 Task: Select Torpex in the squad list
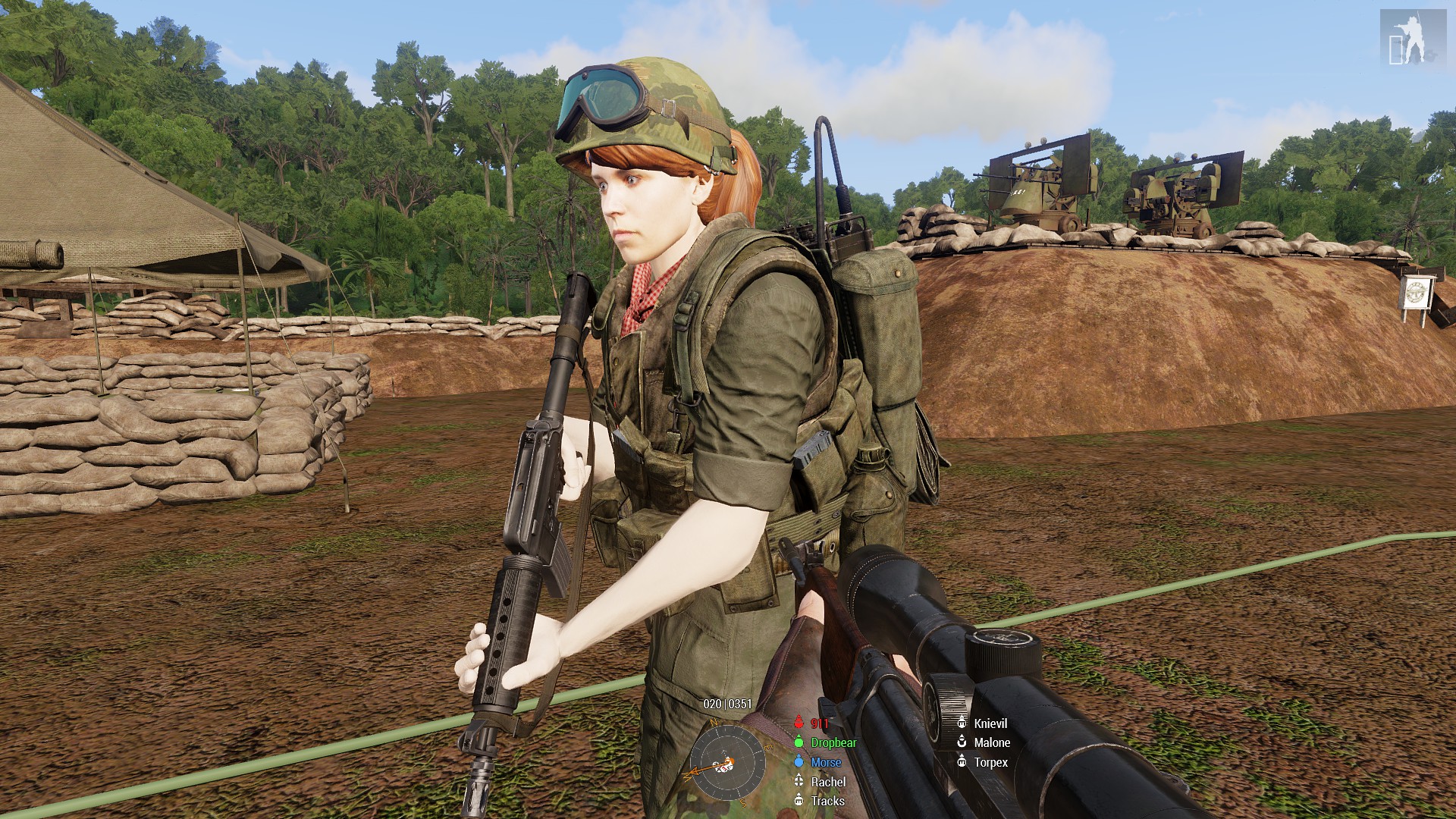point(990,762)
